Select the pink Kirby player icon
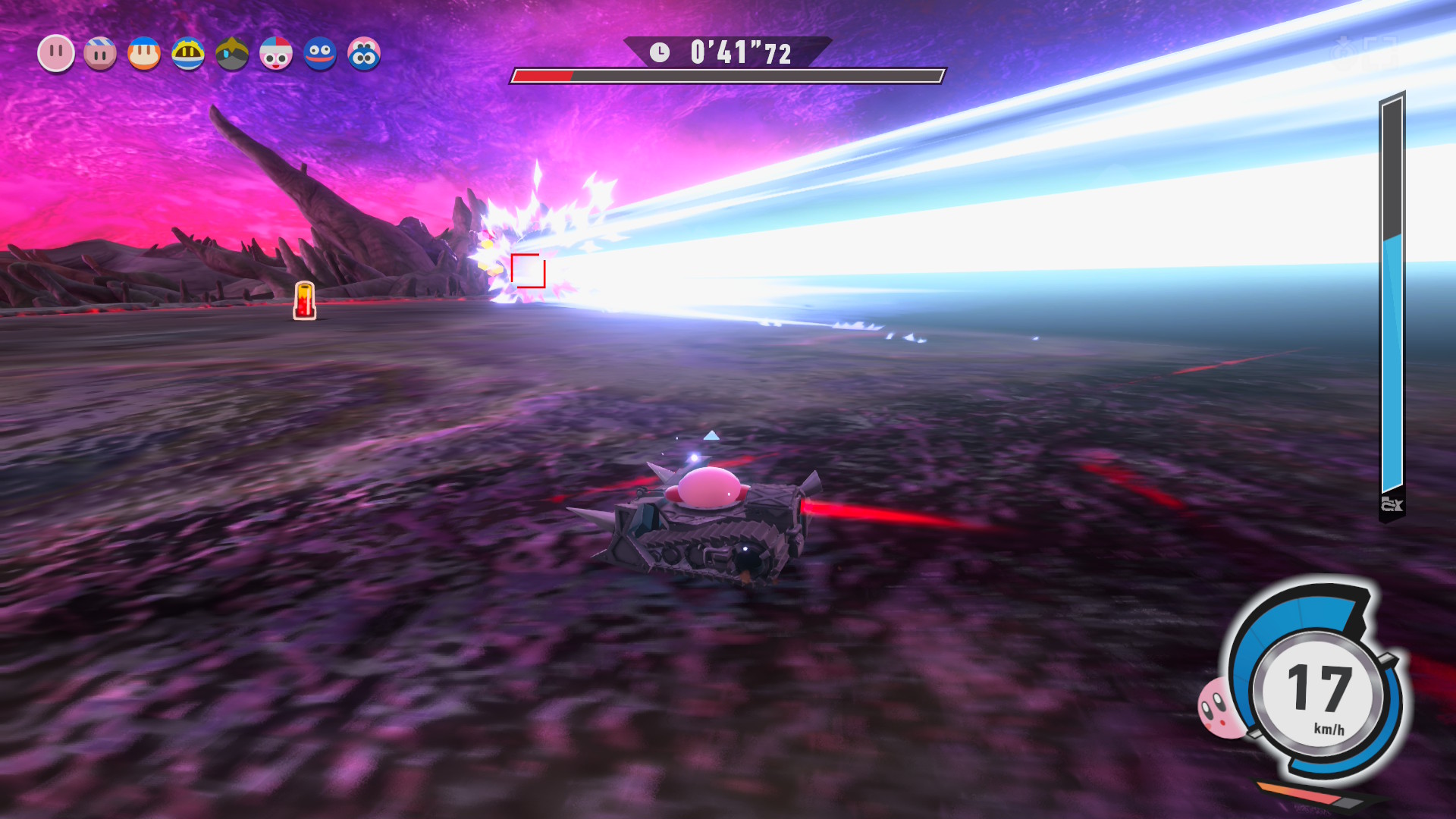This screenshot has height=819, width=1456. 56,54
